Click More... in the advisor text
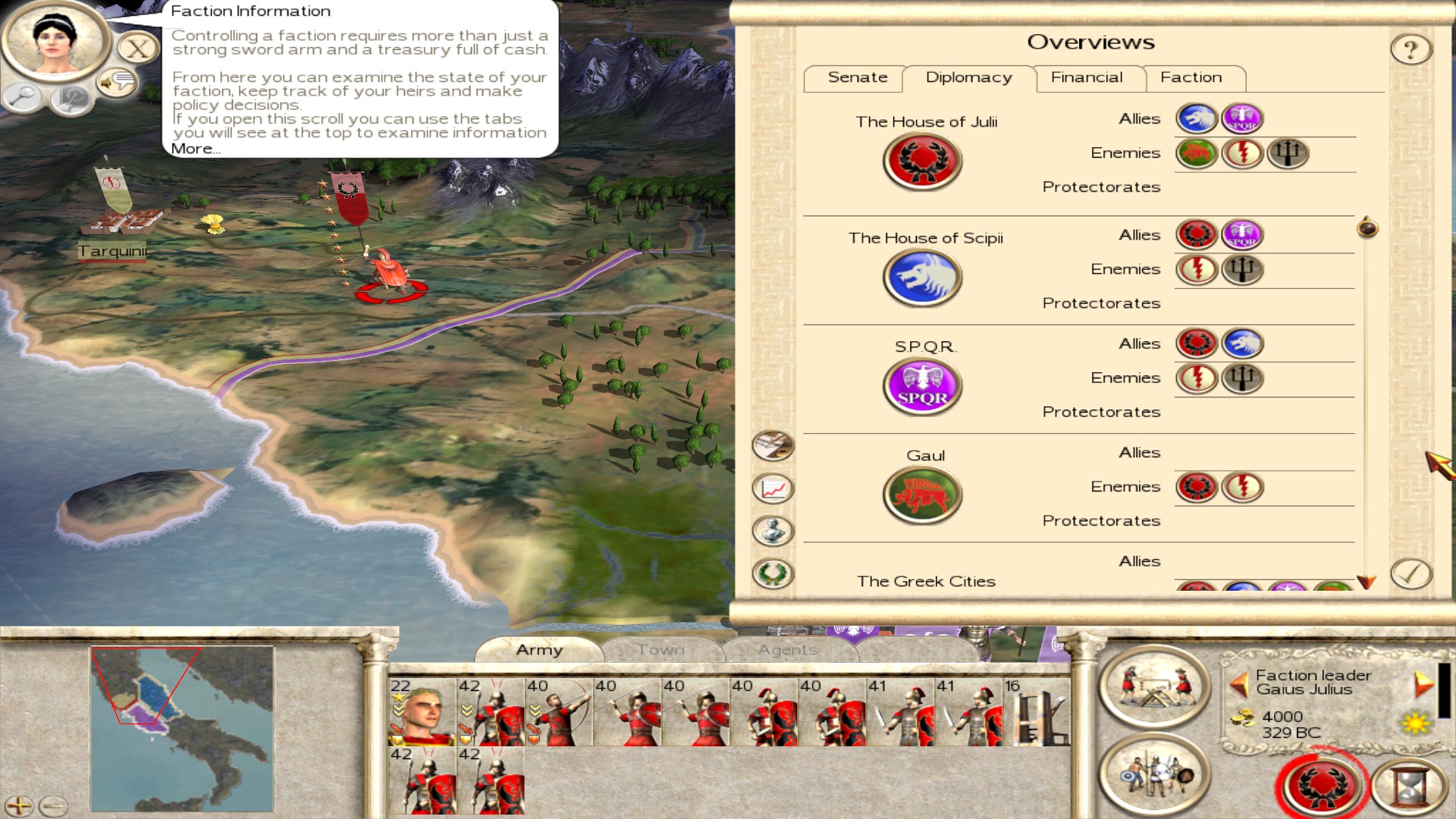This screenshot has width=1456, height=819. click(195, 149)
